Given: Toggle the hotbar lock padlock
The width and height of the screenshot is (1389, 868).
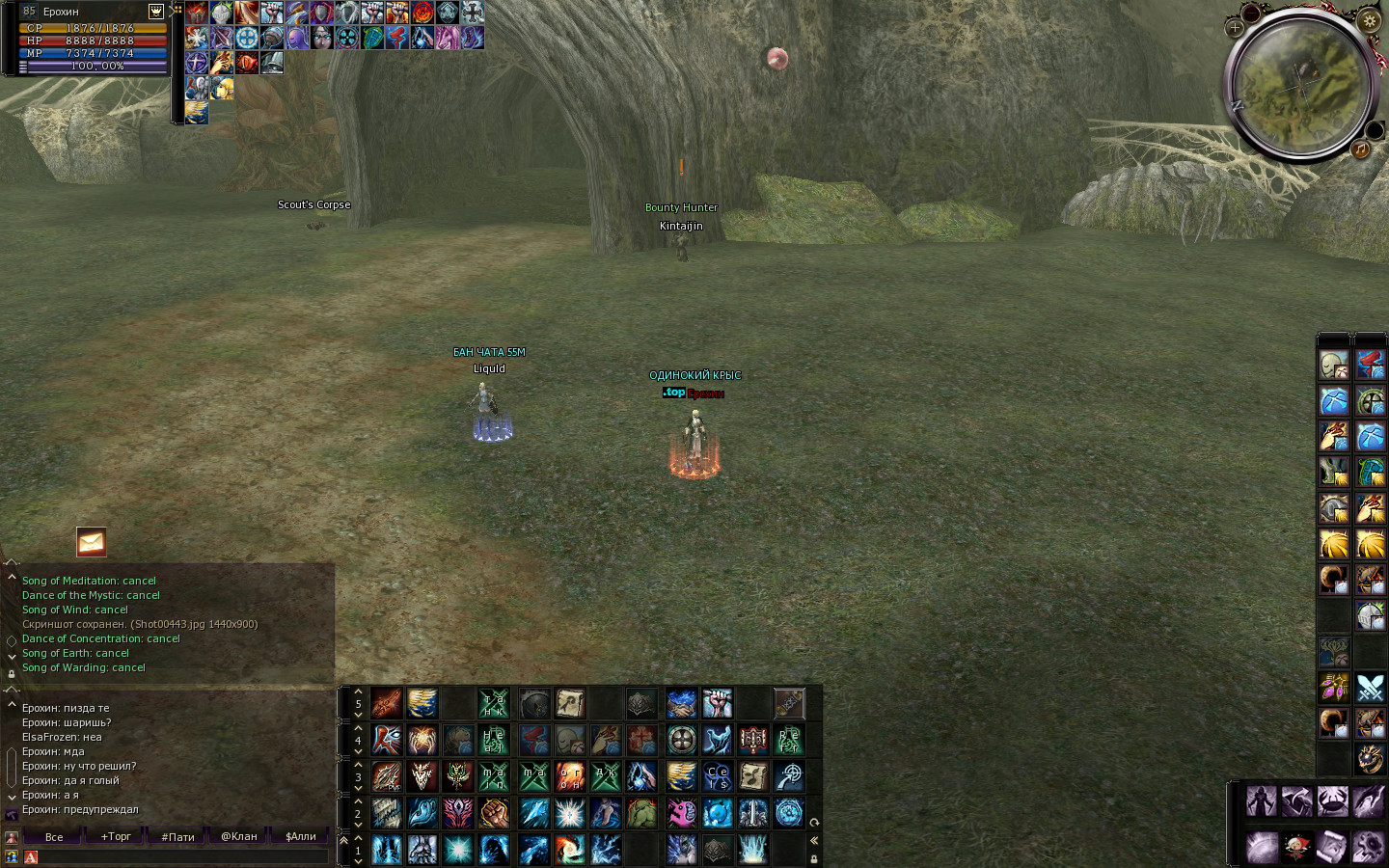Looking at the screenshot, I should [814, 858].
